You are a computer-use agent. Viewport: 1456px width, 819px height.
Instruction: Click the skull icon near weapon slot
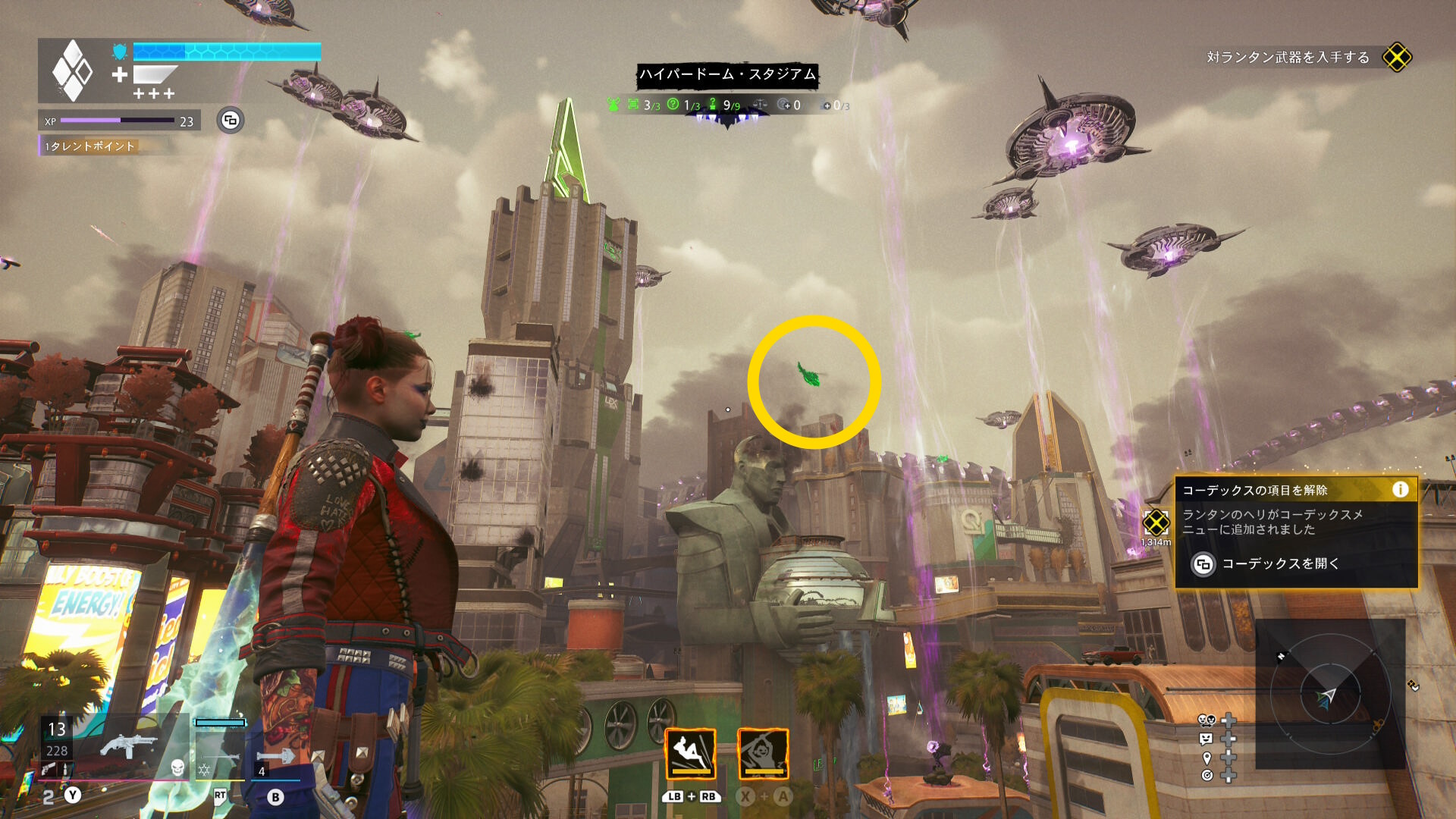click(177, 768)
